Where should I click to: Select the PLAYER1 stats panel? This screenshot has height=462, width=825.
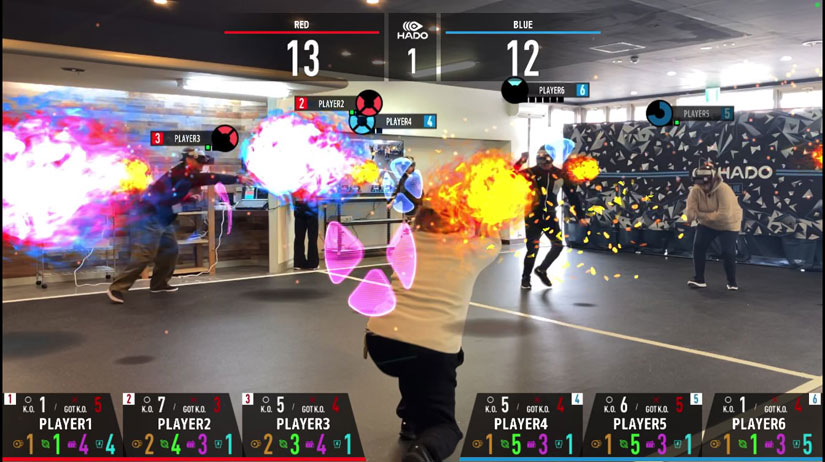click(60, 425)
